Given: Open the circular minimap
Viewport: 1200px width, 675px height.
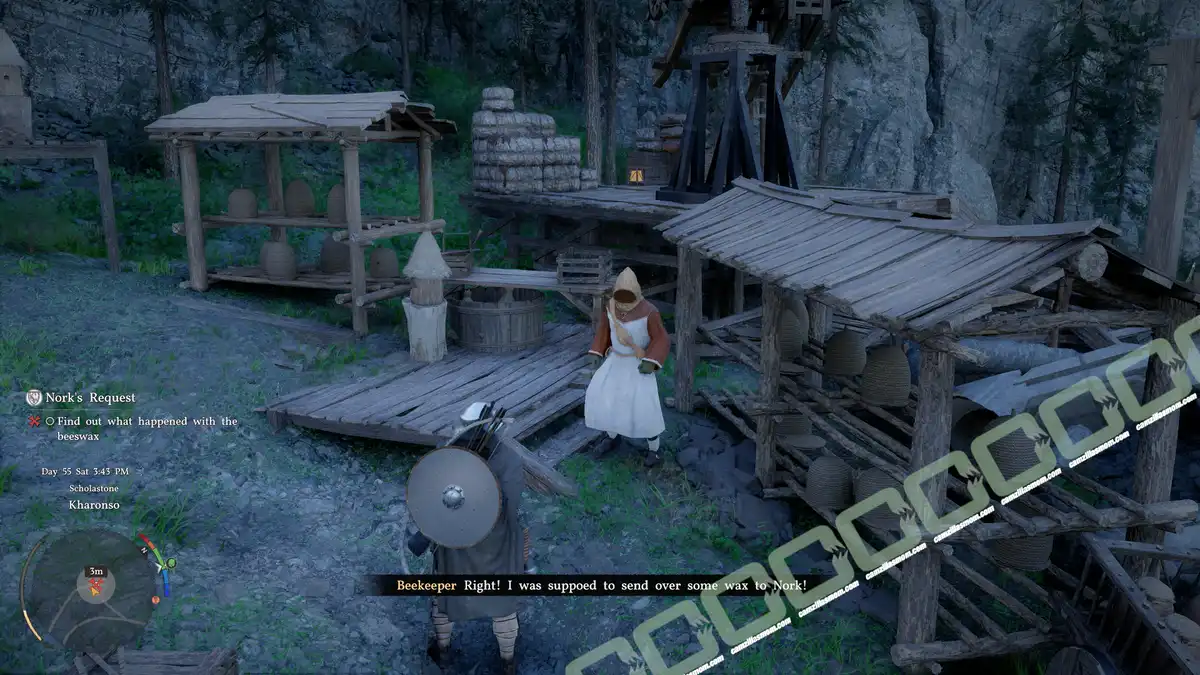Looking at the screenshot, I should (x=90, y=590).
